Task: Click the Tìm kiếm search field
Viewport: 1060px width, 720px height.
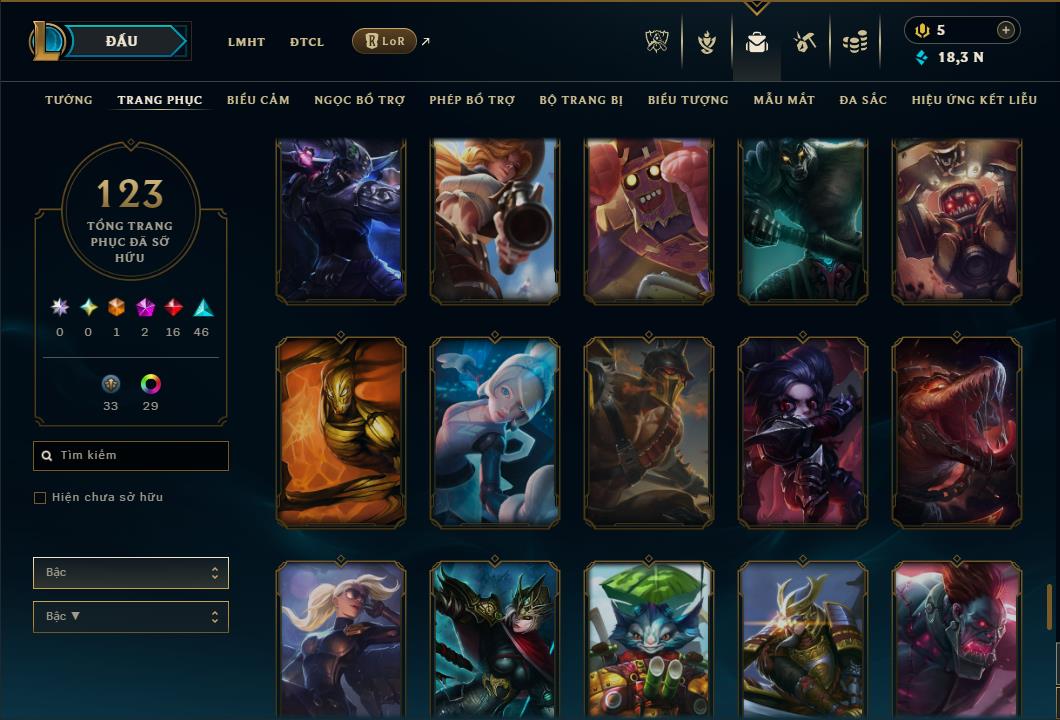Action: pos(131,456)
